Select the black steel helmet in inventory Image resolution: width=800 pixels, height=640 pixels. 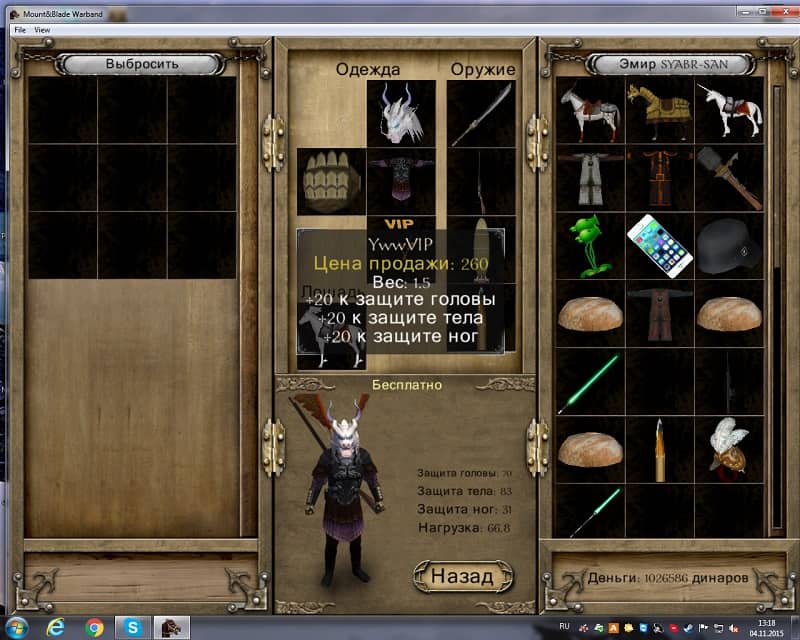point(729,247)
